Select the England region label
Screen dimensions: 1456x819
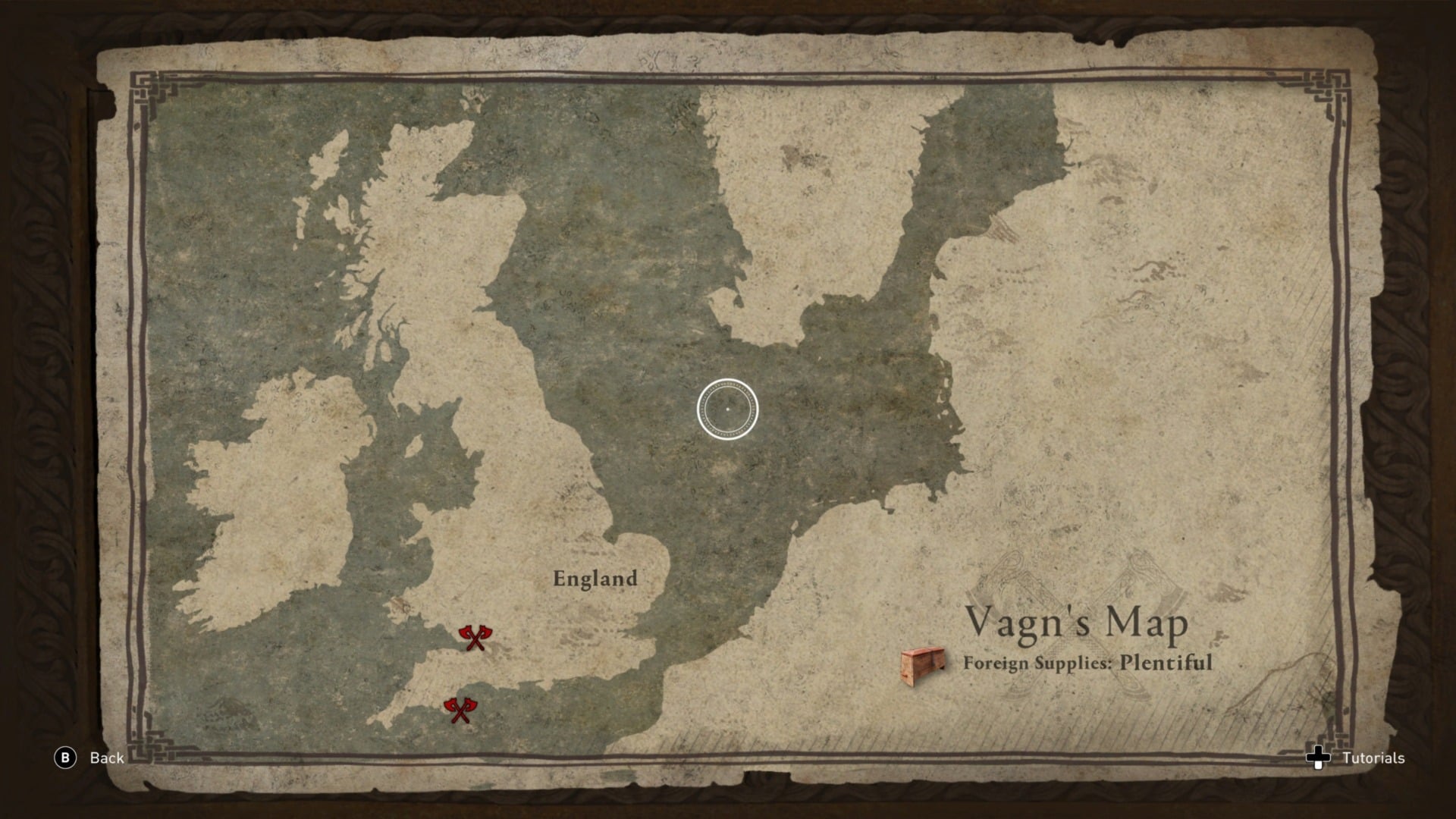(x=596, y=578)
